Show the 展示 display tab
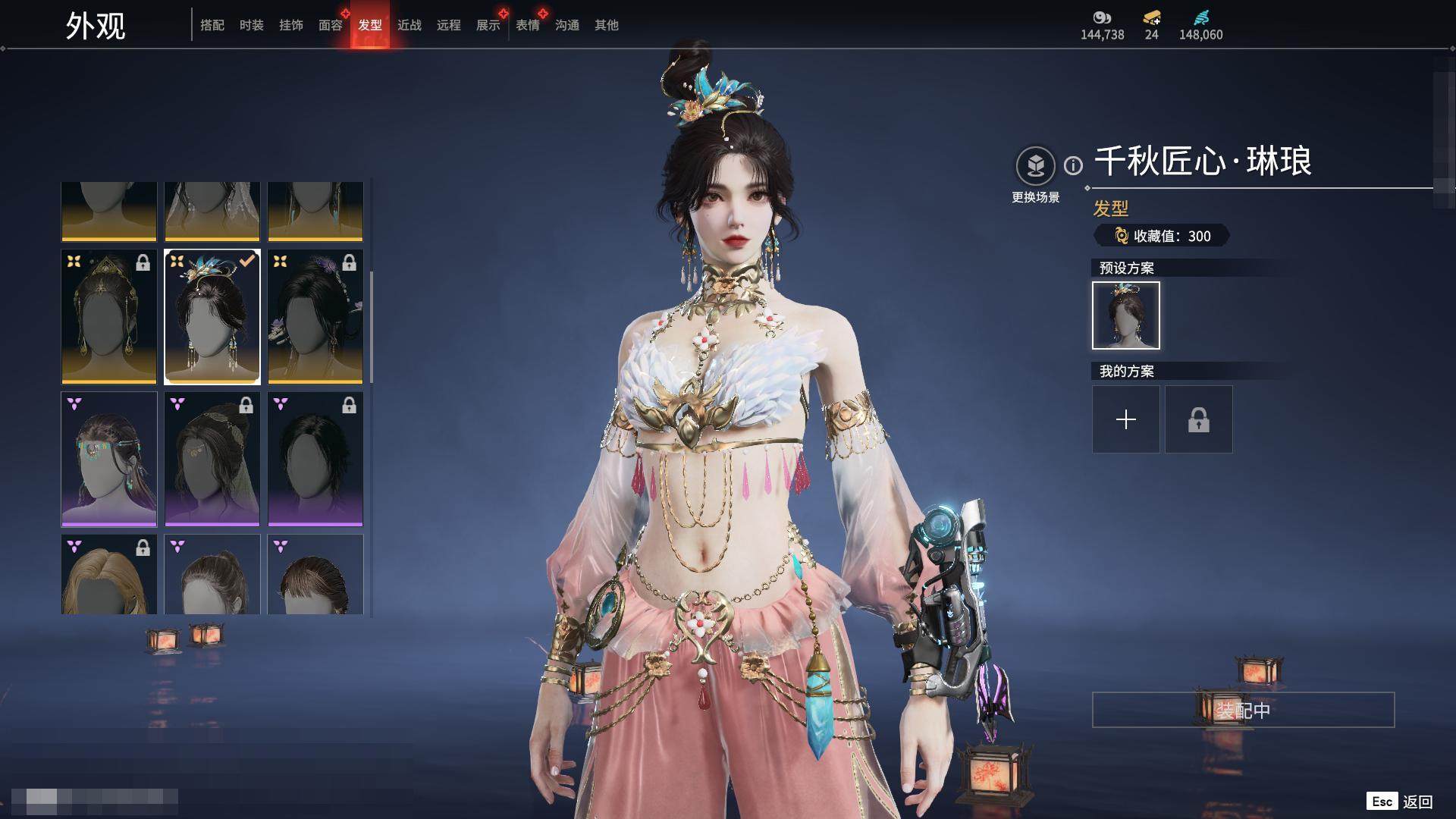 point(488,25)
